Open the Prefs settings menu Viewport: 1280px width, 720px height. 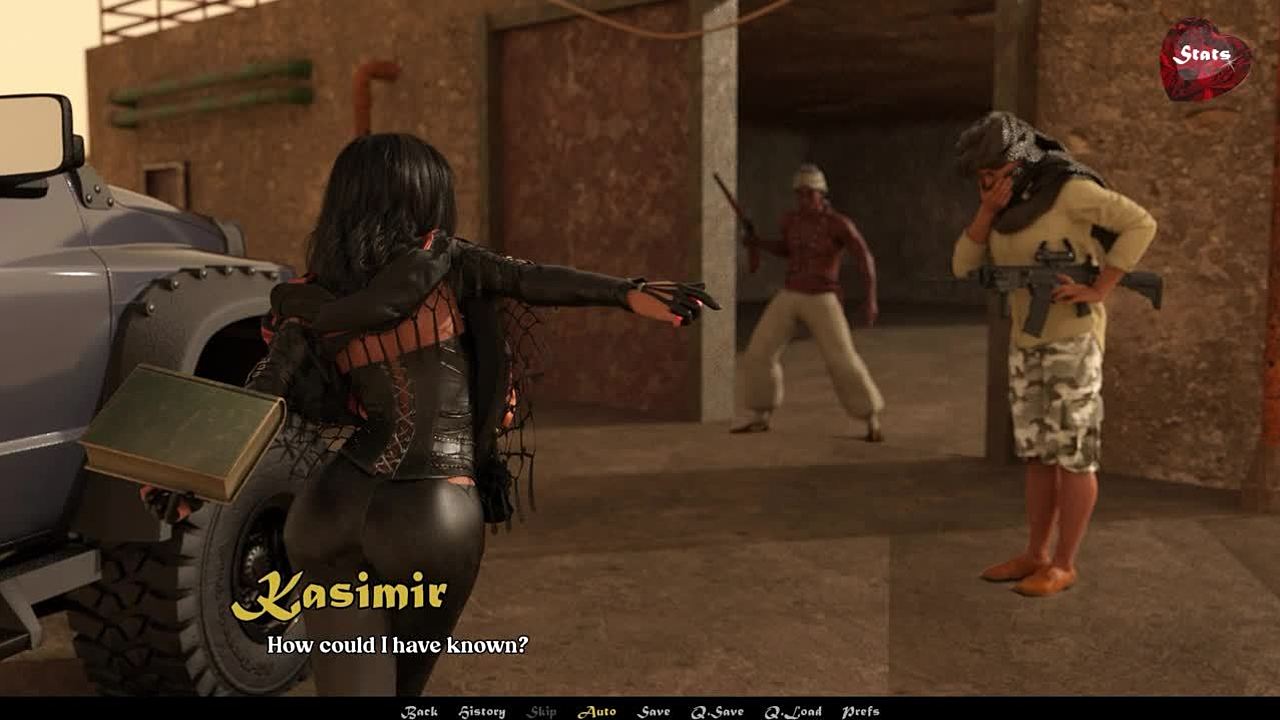coord(860,711)
